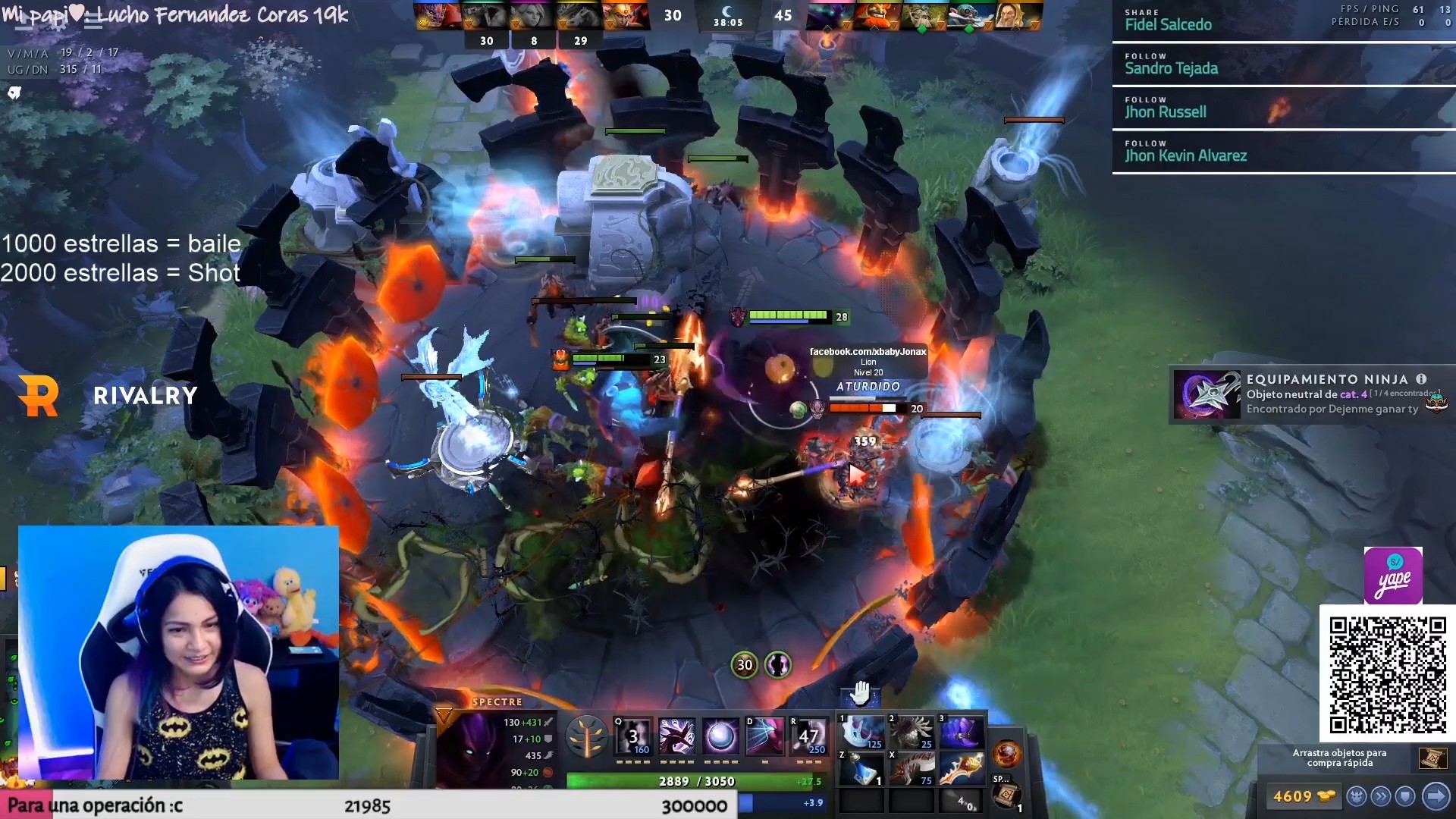Select the golden Radiance sword item
1456x819 pixels.
coord(962,769)
